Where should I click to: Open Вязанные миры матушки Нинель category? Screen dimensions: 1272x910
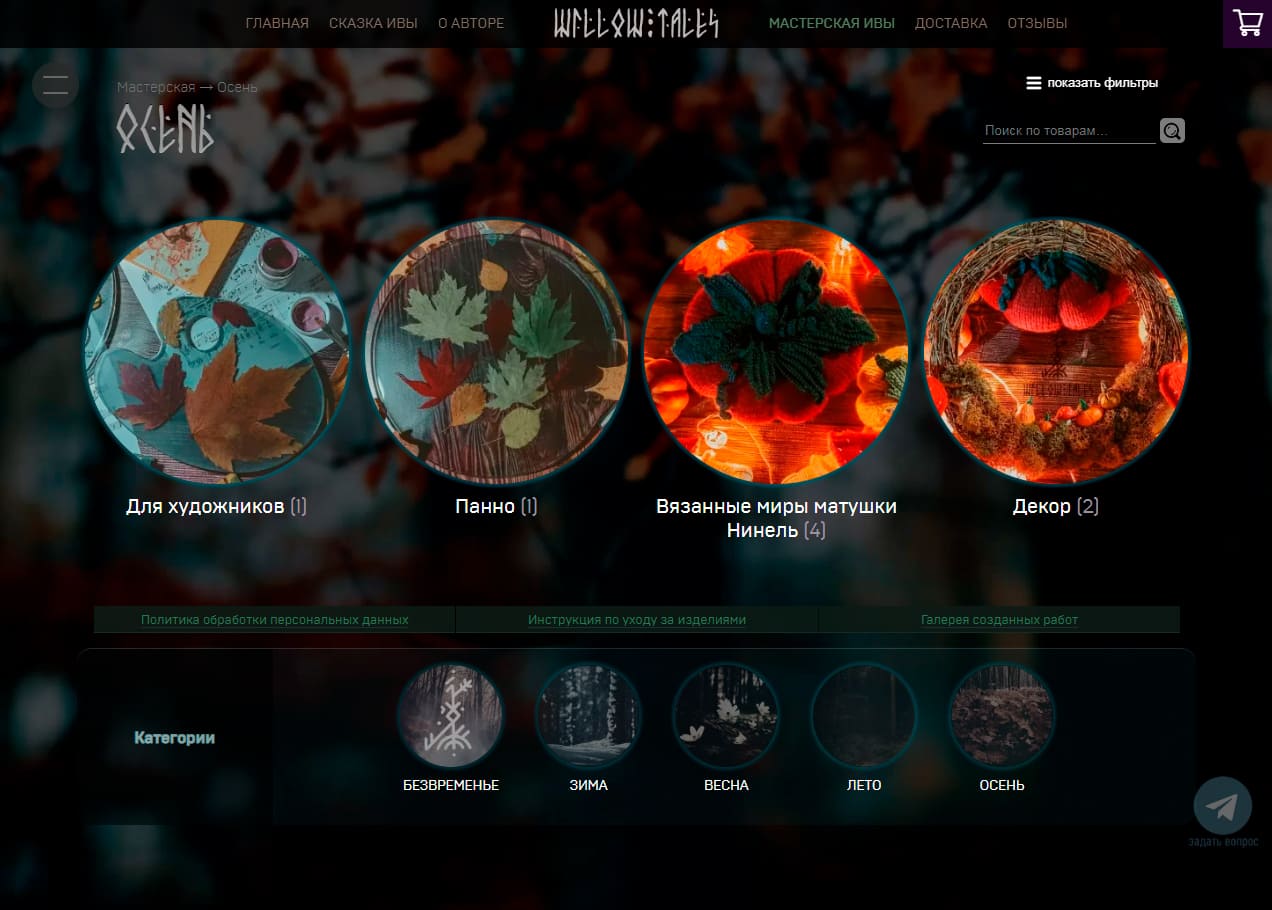click(x=776, y=352)
